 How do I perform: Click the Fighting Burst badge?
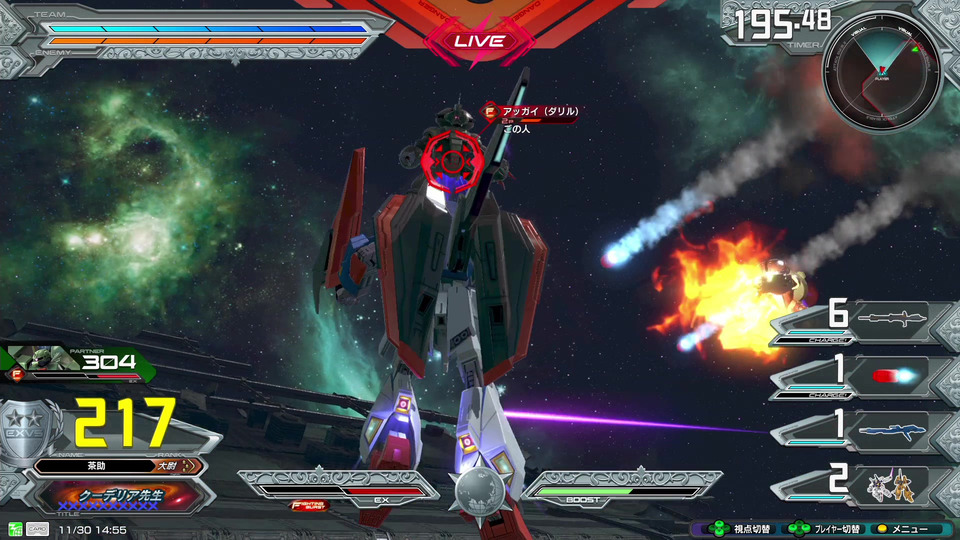pyautogui.click(x=310, y=505)
